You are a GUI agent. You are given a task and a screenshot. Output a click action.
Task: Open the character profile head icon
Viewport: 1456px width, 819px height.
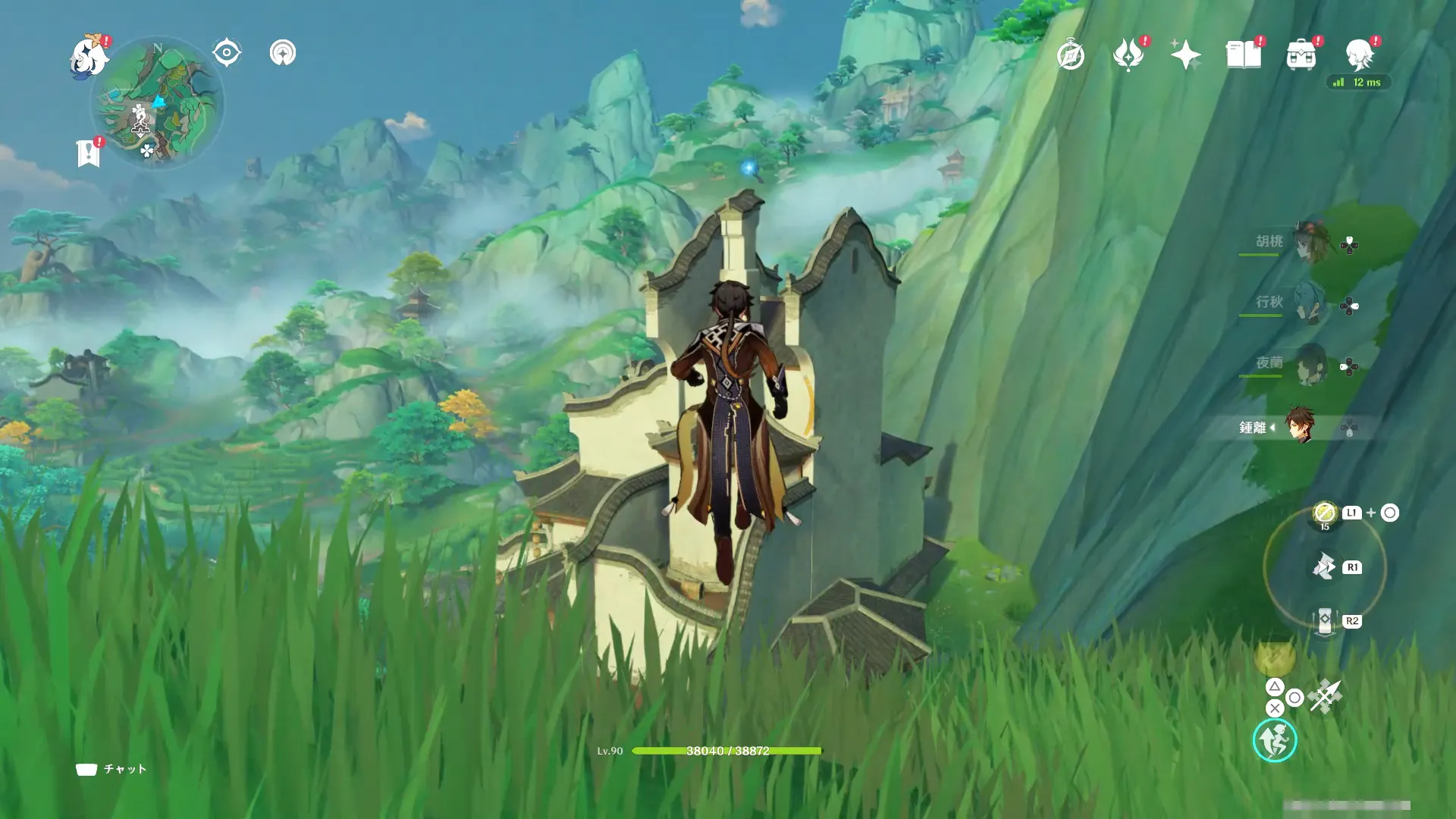[1359, 55]
